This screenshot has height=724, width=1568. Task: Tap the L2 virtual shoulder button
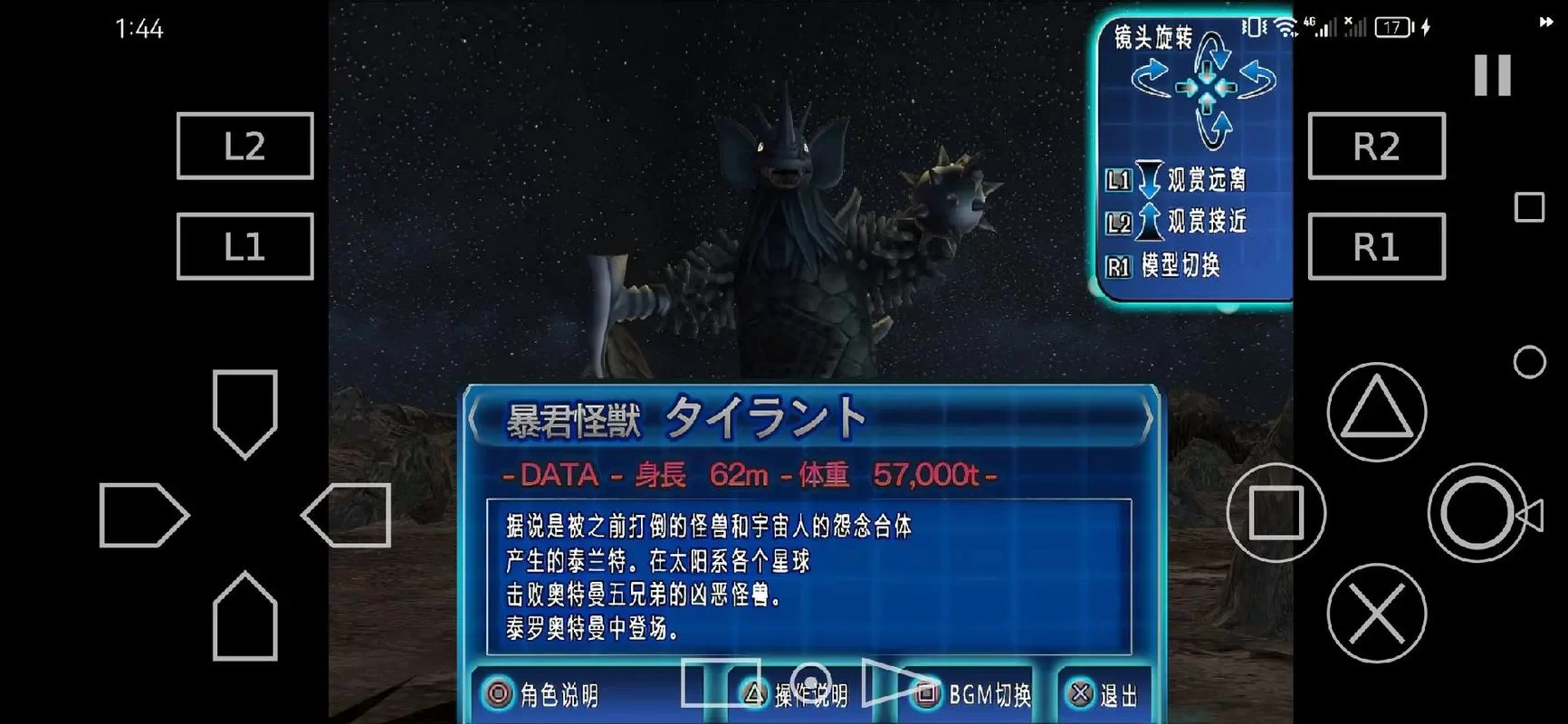tap(244, 146)
